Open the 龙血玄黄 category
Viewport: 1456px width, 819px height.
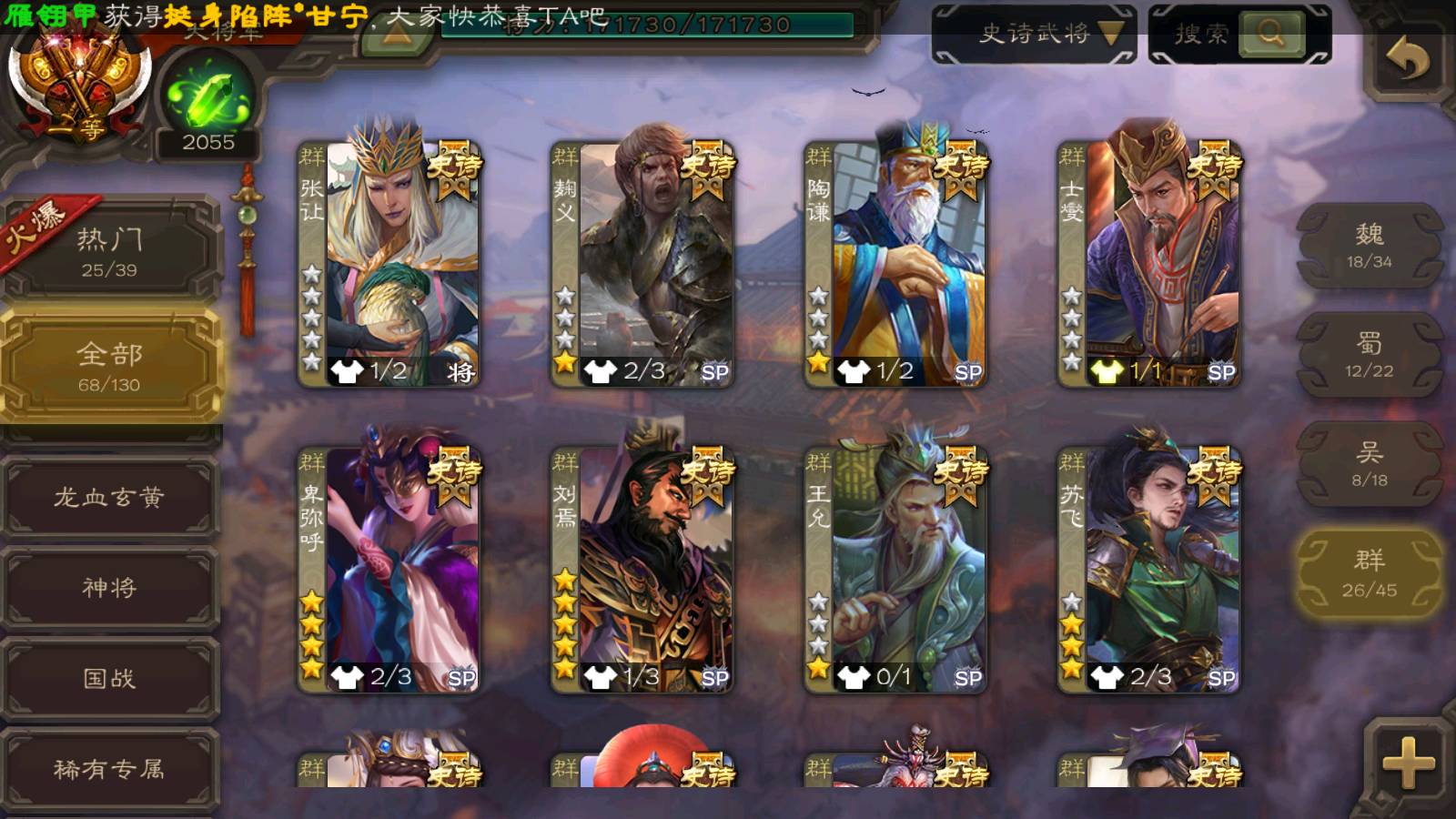tap(109, 497)
